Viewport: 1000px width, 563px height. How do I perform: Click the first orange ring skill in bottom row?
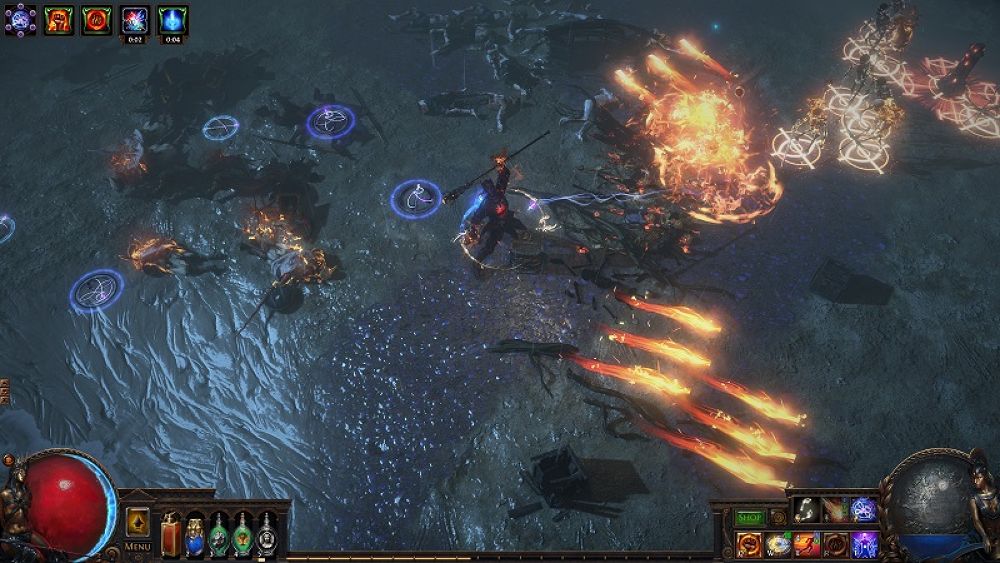pos(750,545)
